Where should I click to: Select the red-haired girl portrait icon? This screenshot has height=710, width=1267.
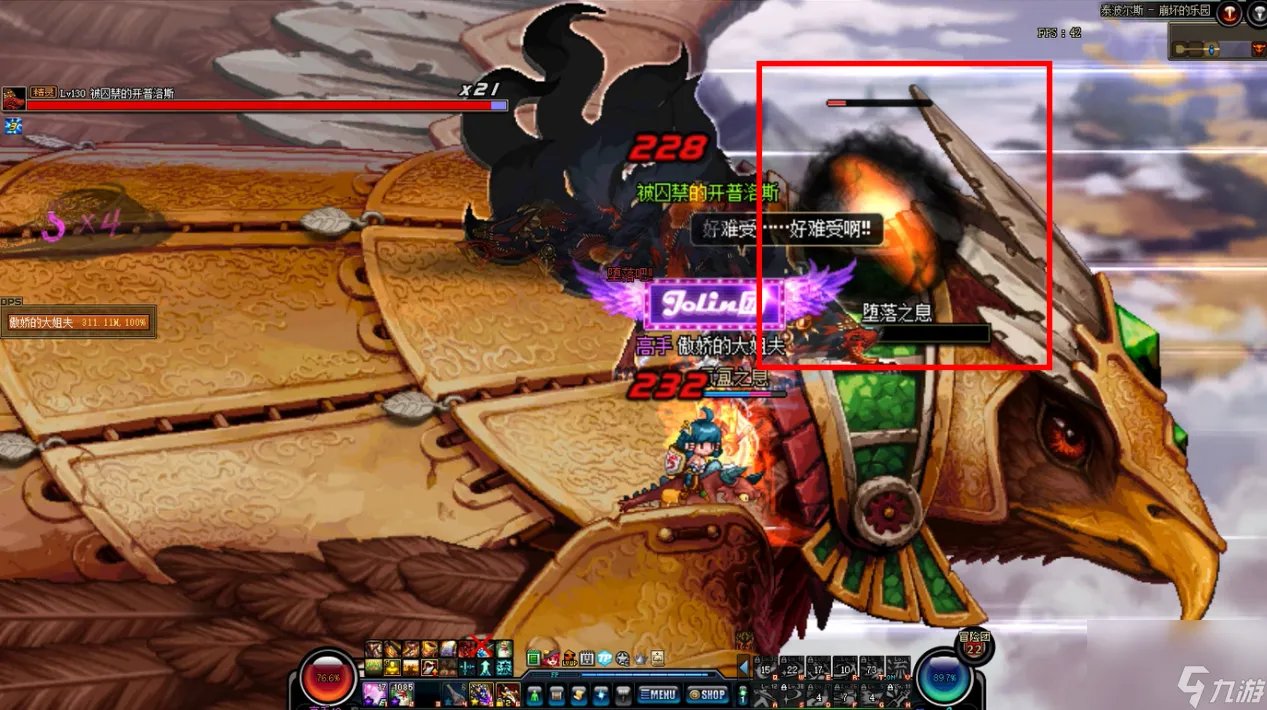pyautogui.click(x=550, y=658)
